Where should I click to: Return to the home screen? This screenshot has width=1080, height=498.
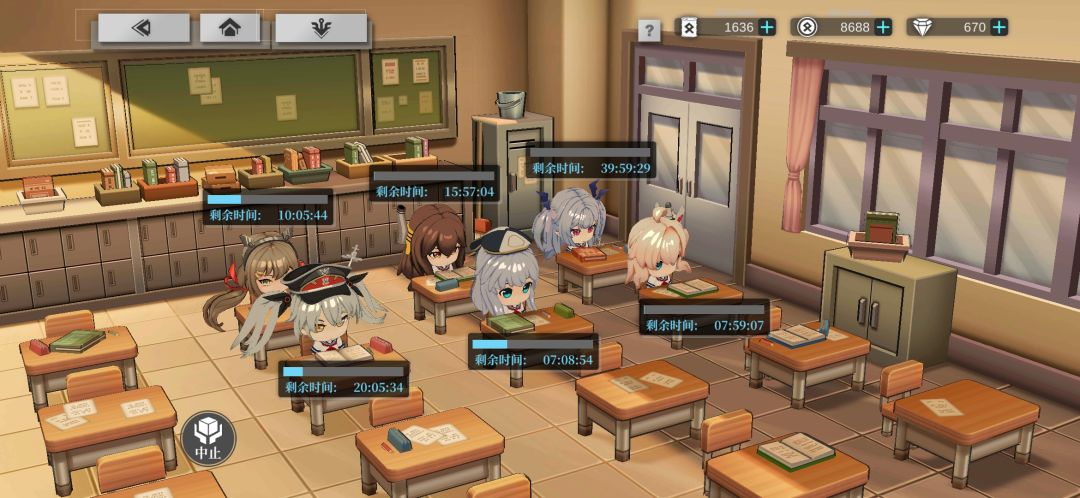230,28
